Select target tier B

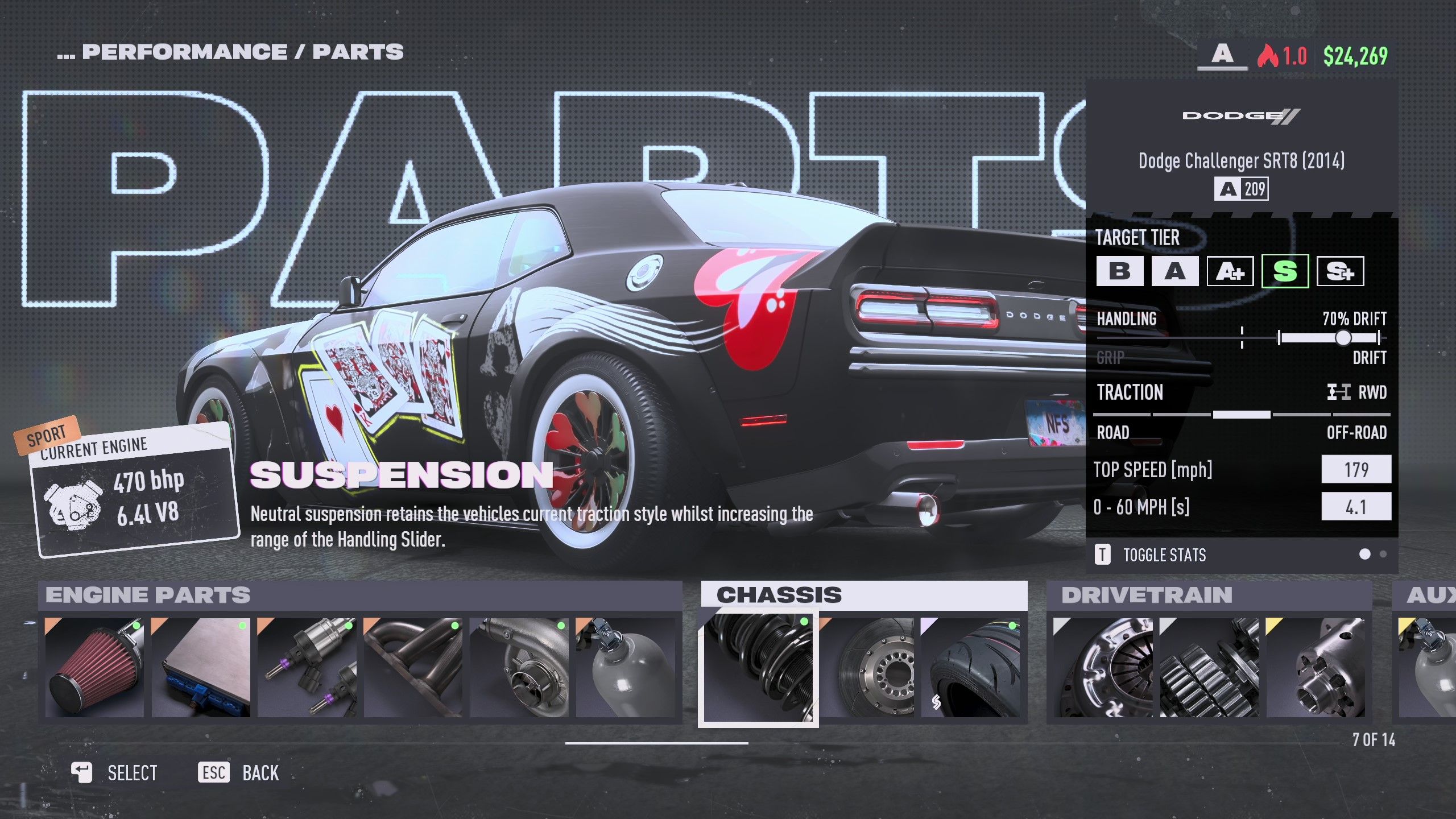point(1119,271)
